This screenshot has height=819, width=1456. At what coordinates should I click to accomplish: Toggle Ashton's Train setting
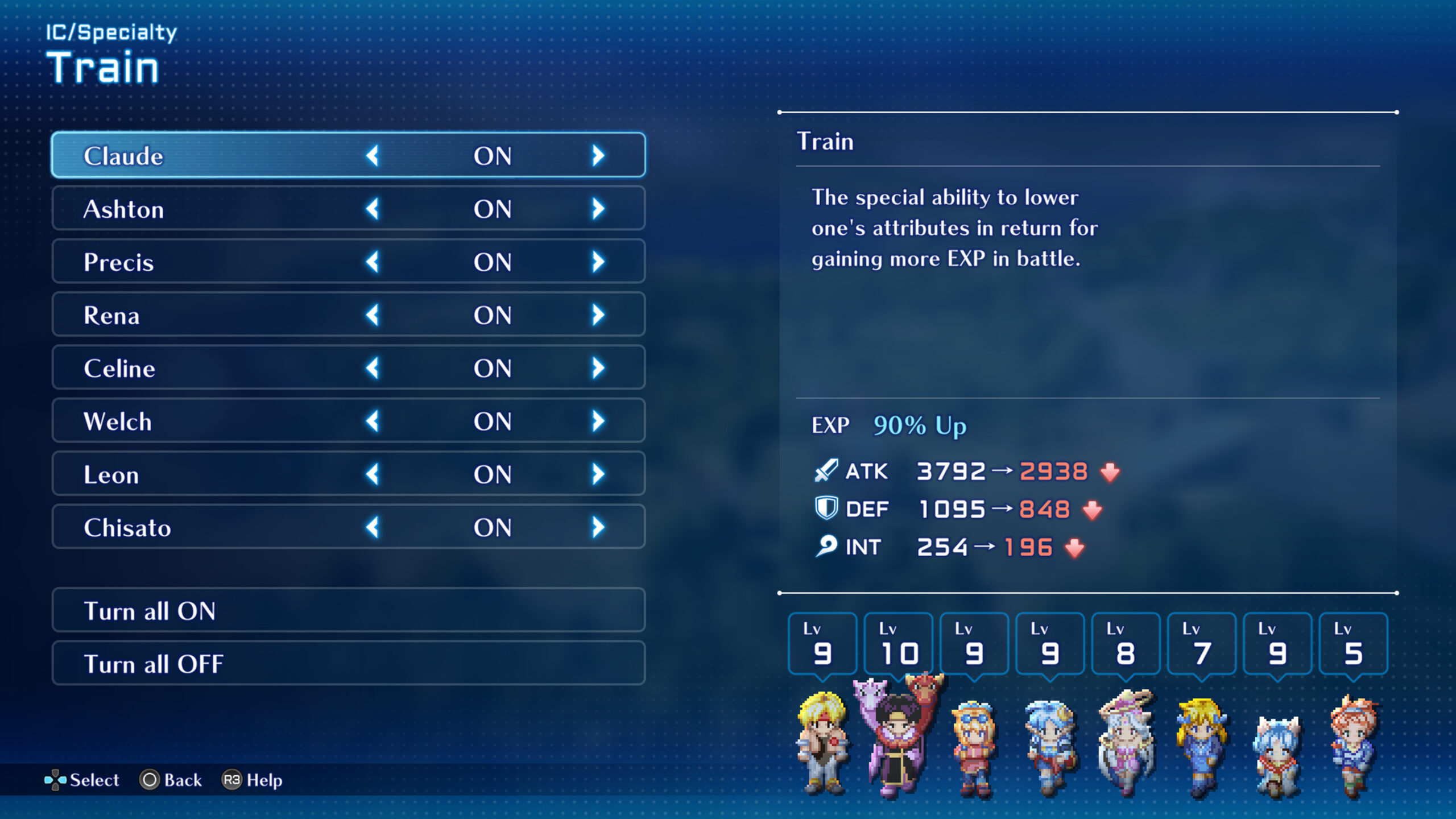(x=493, y=208)
